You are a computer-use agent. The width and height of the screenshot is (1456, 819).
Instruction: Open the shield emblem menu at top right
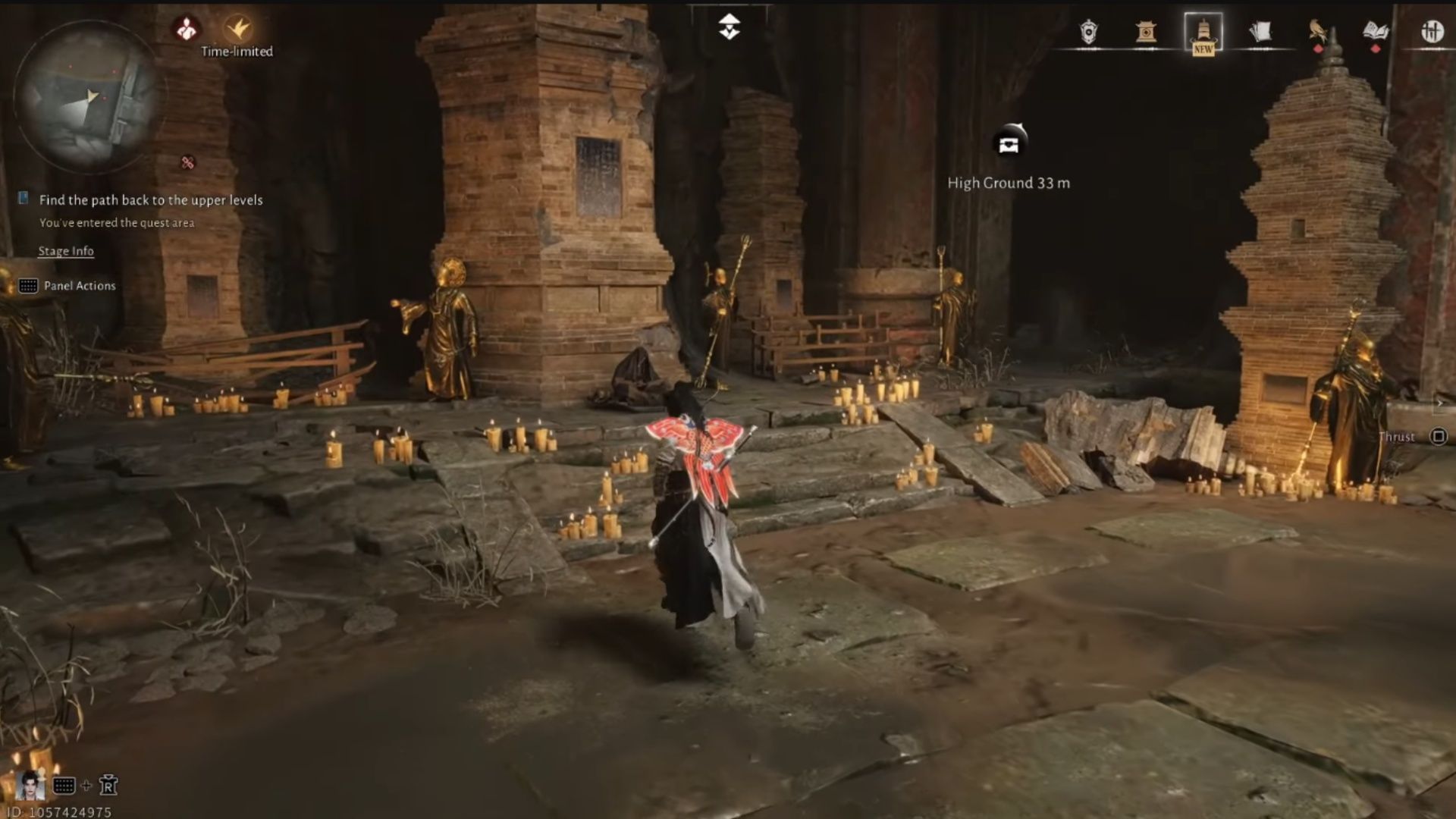pos(1087,32)
